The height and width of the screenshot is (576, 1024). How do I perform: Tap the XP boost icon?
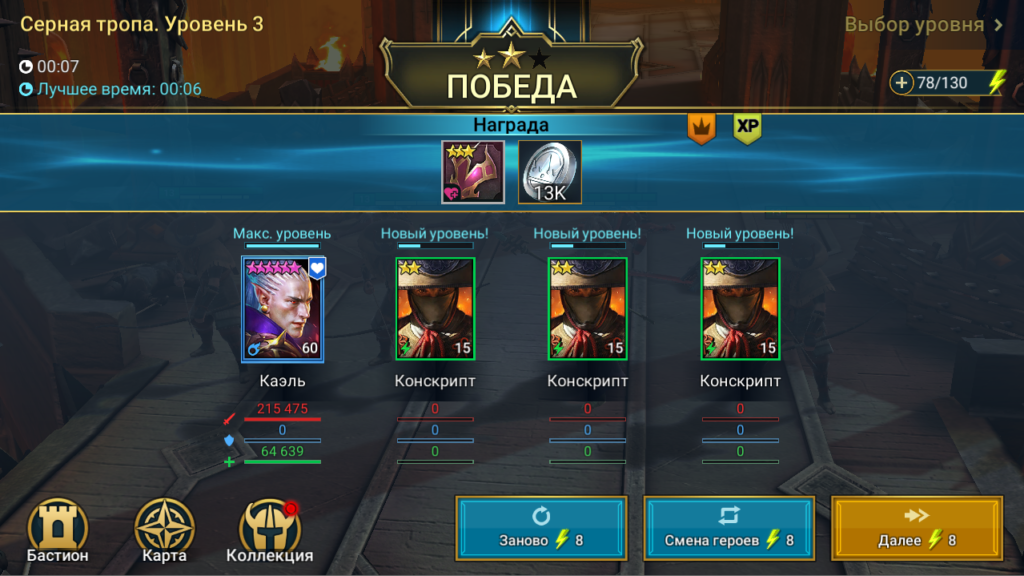coord(747,128)
